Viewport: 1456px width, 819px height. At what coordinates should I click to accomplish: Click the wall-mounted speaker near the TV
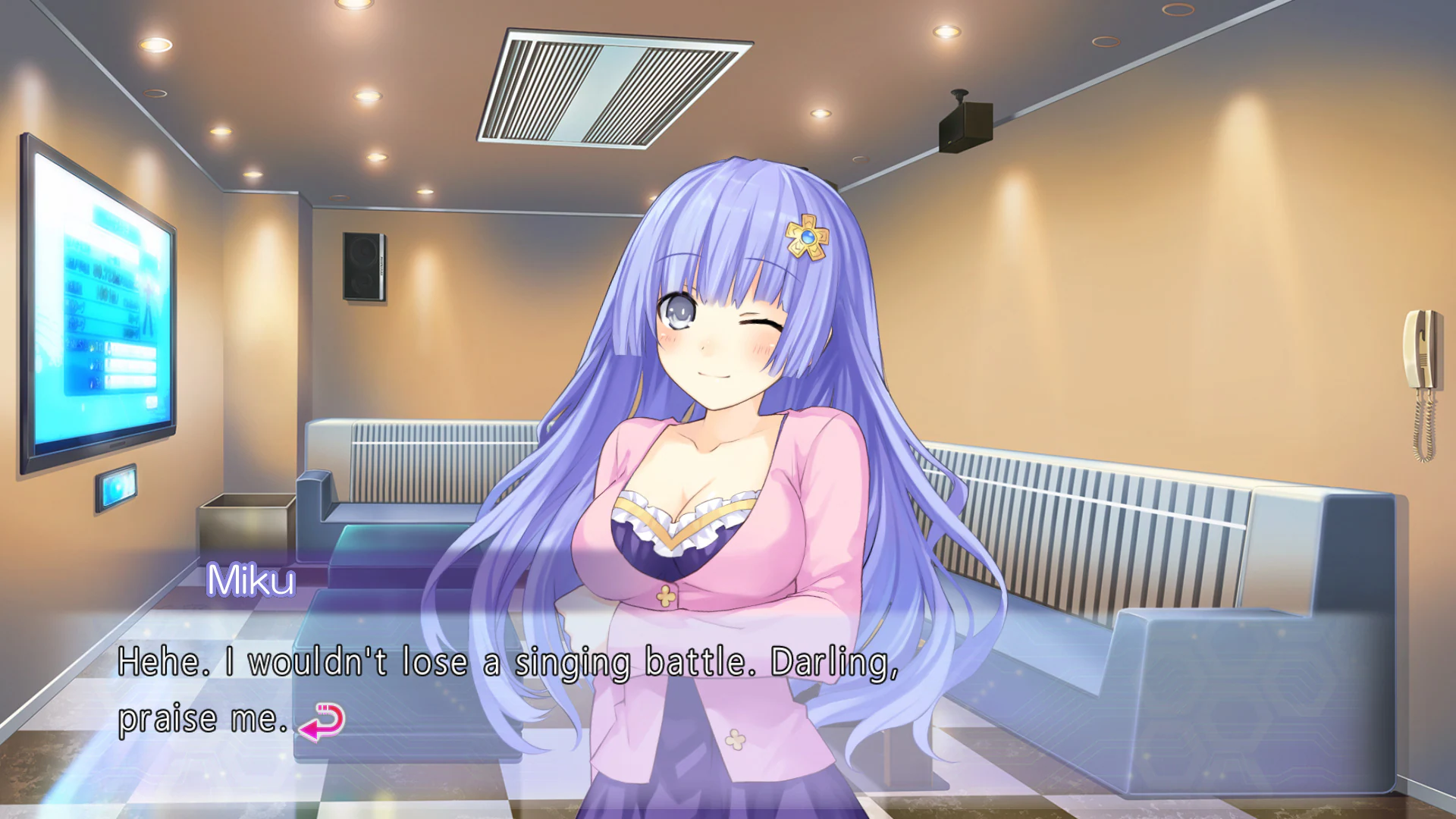[362, 267]
